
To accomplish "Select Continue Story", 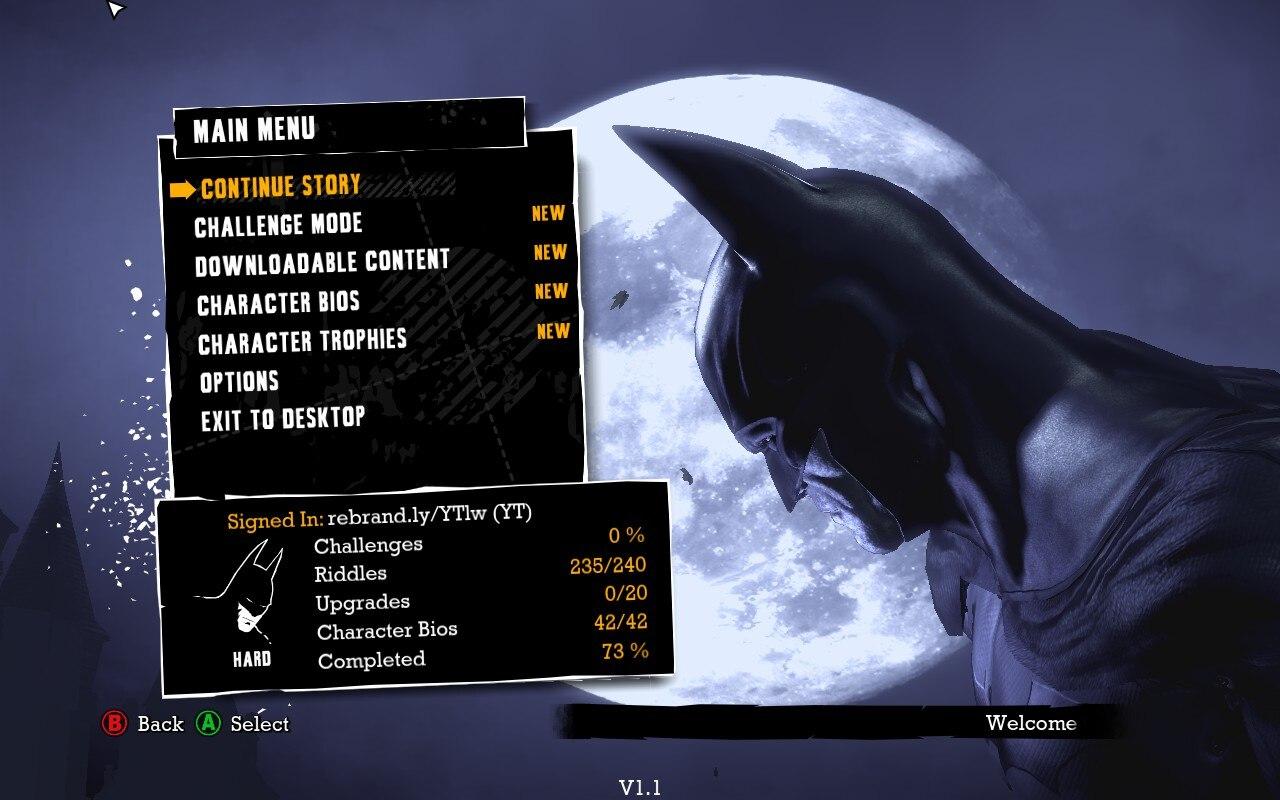I will pyautogui.click(x=280, y=187).
